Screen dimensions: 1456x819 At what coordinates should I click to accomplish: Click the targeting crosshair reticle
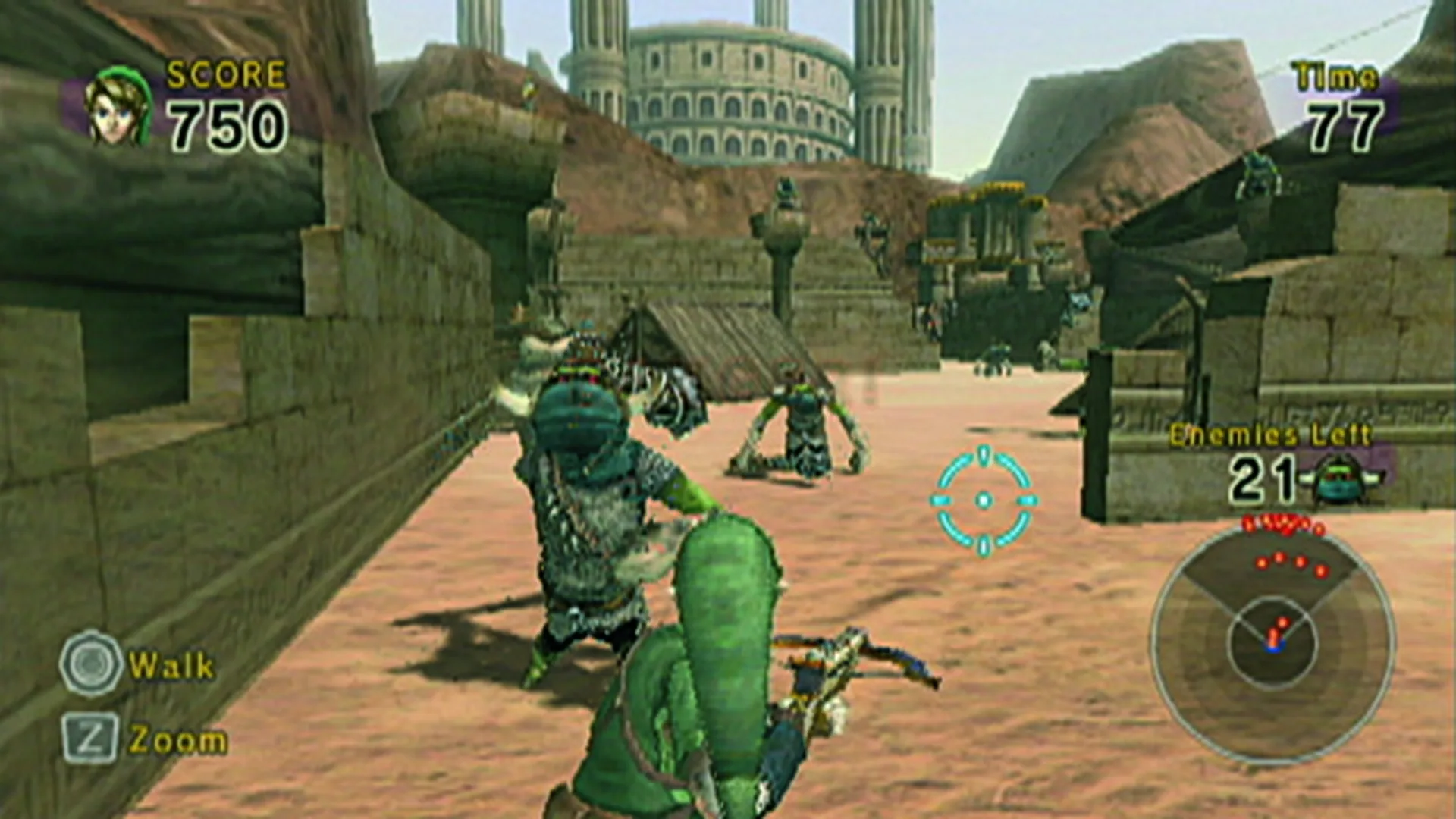pyautogui.click(x=985, y=500)
